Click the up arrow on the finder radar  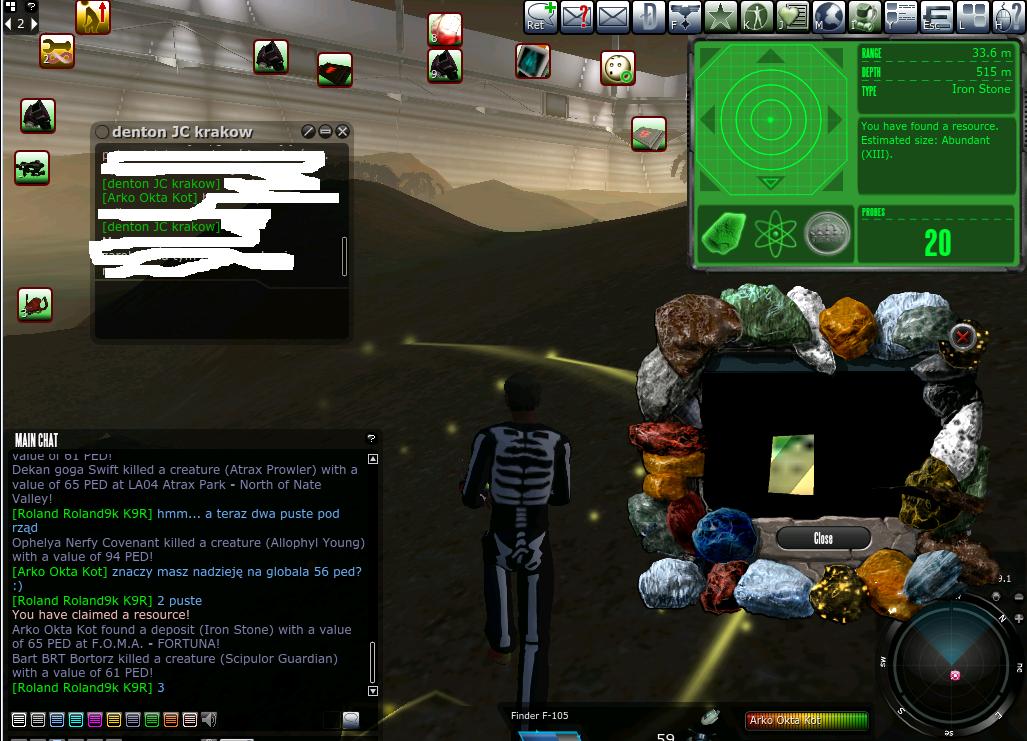(x=770, y=57)
